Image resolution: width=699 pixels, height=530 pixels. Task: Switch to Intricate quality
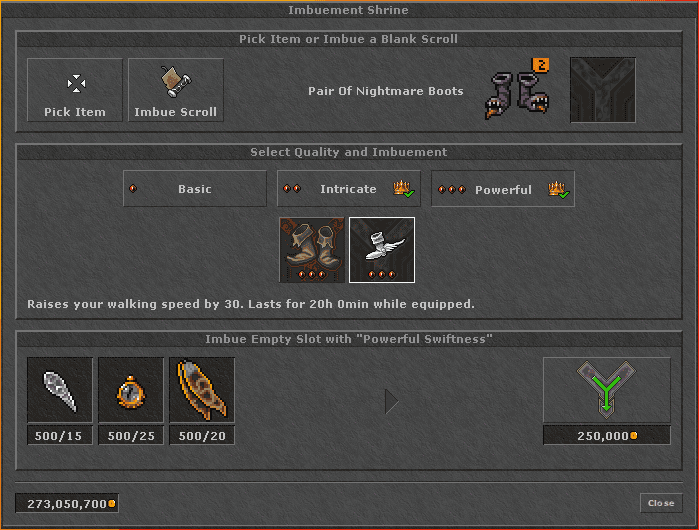coord(349,189)
